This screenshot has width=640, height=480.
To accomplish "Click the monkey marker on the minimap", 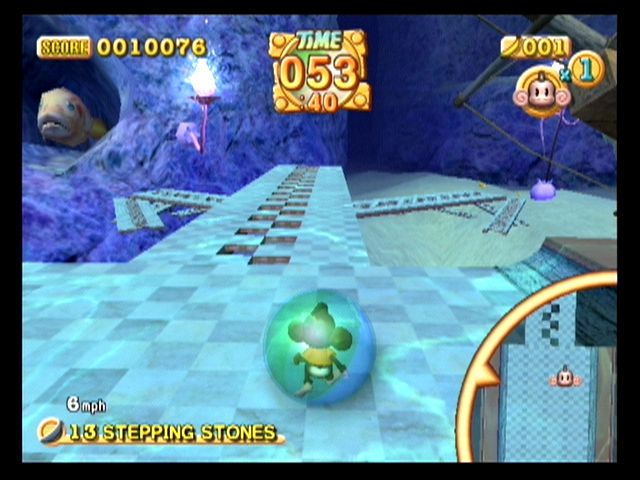I will 562,377.
